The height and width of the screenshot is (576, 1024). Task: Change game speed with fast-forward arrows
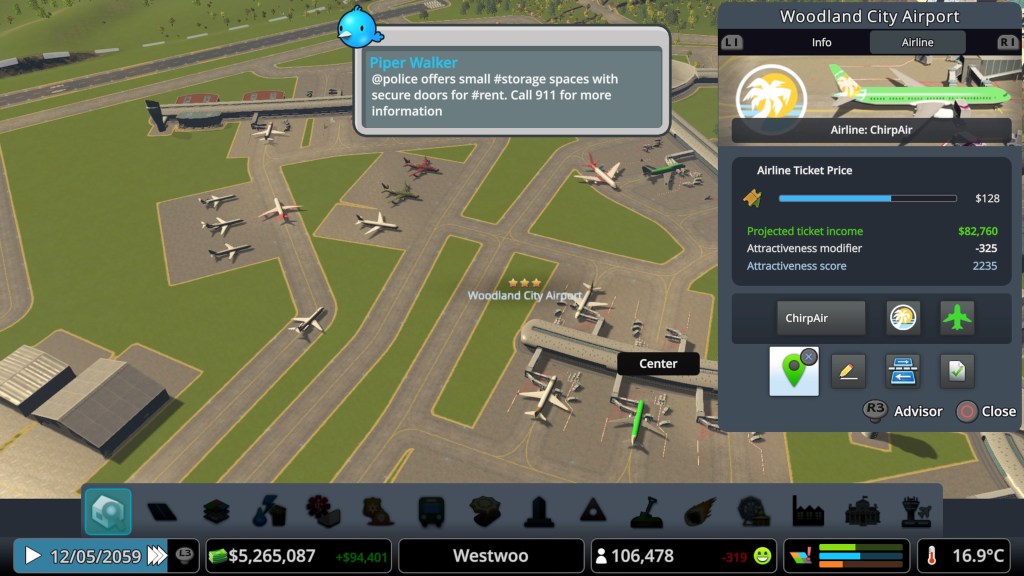point(157,555)
